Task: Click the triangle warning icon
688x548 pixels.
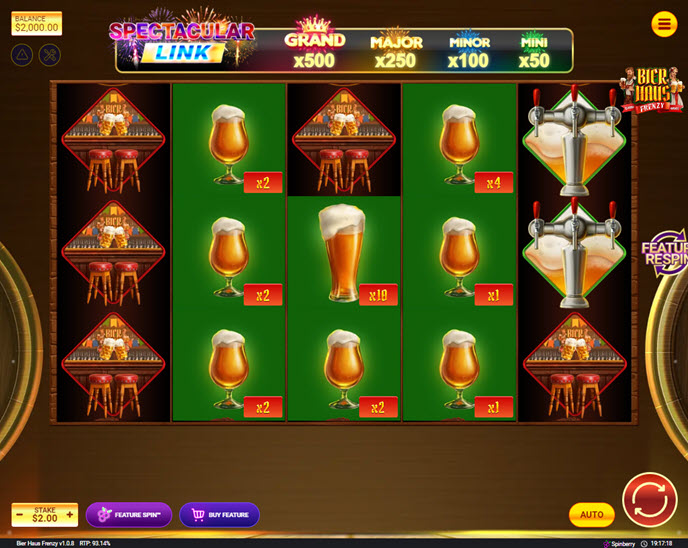Action: 22,54
